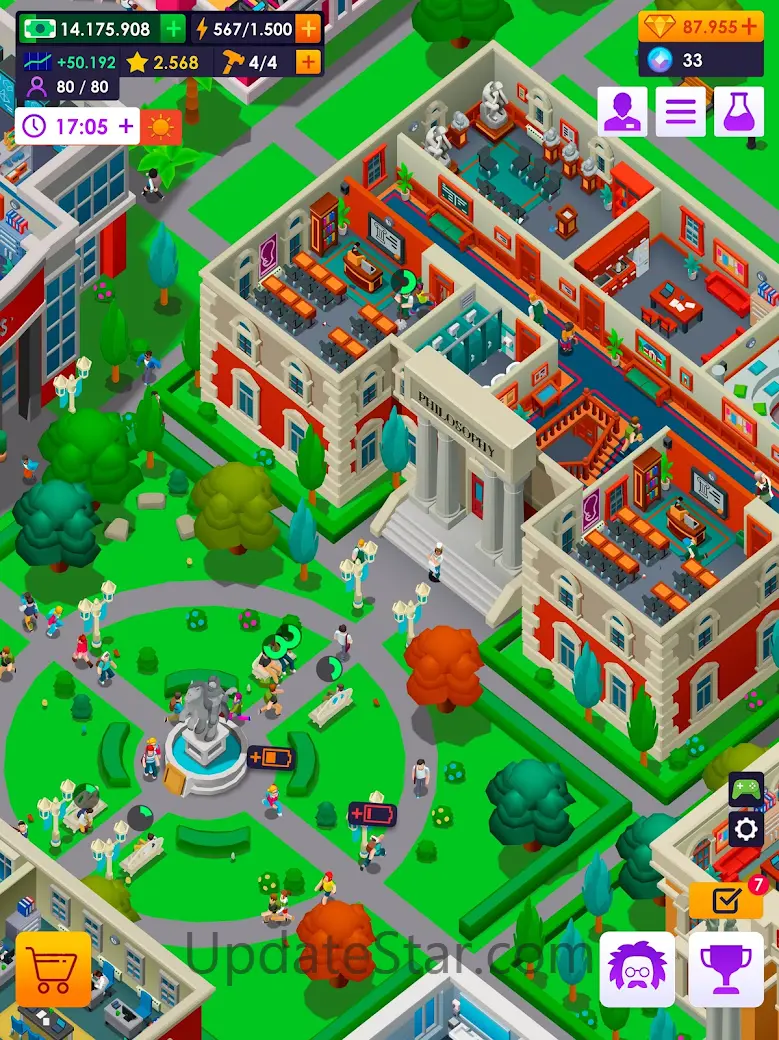Show the trophy achievements screen
779x1040 pixels.
[x=726, y=969]
